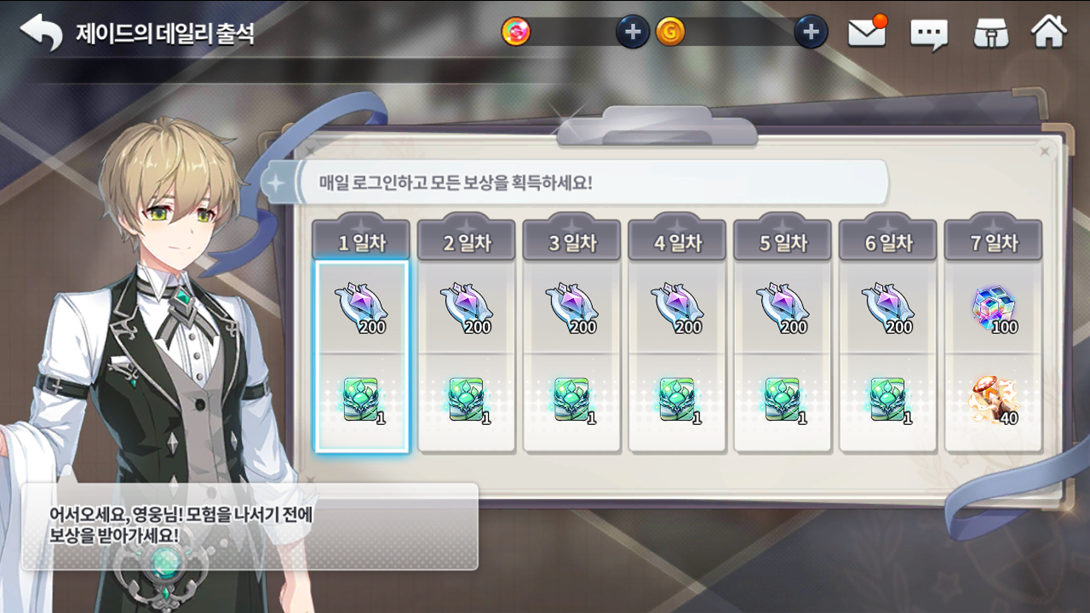Open the mailbox envelope icon
Viewport: 1090px width, 613px height.
coord(867,33)
